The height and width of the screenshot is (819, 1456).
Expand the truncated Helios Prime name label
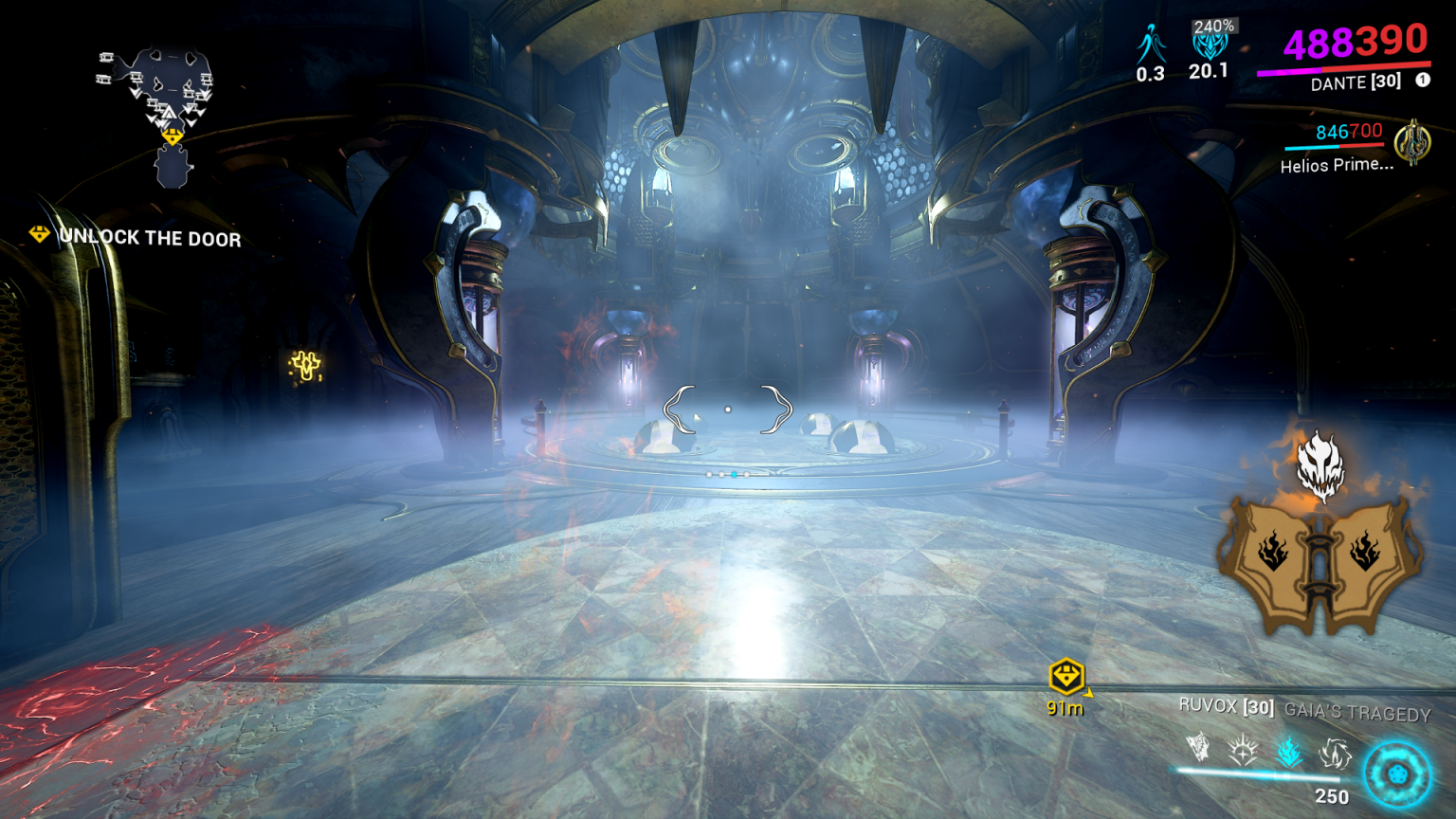tap(1336, 165)
